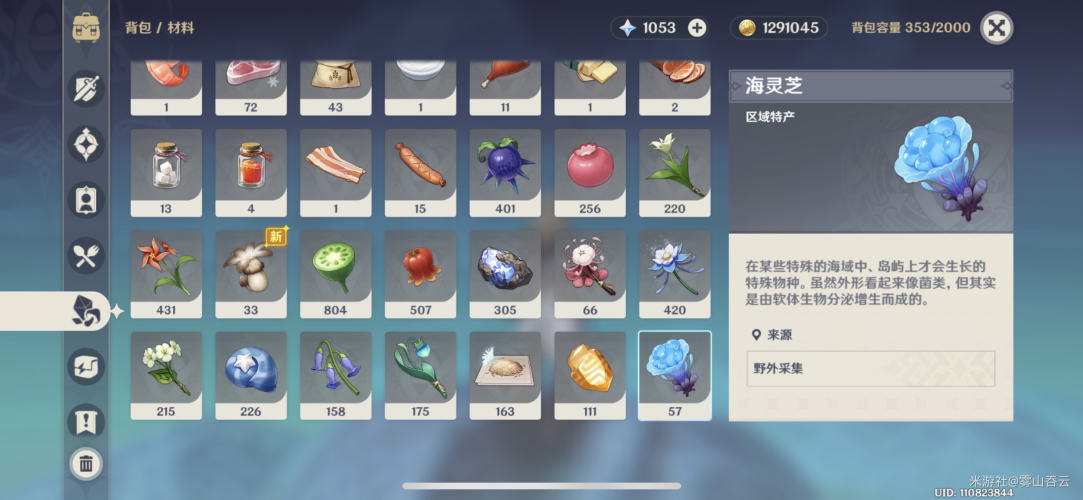Switch to the food tab
The width and height of the screenshot is (1083, 500).
tap(86, 255)
